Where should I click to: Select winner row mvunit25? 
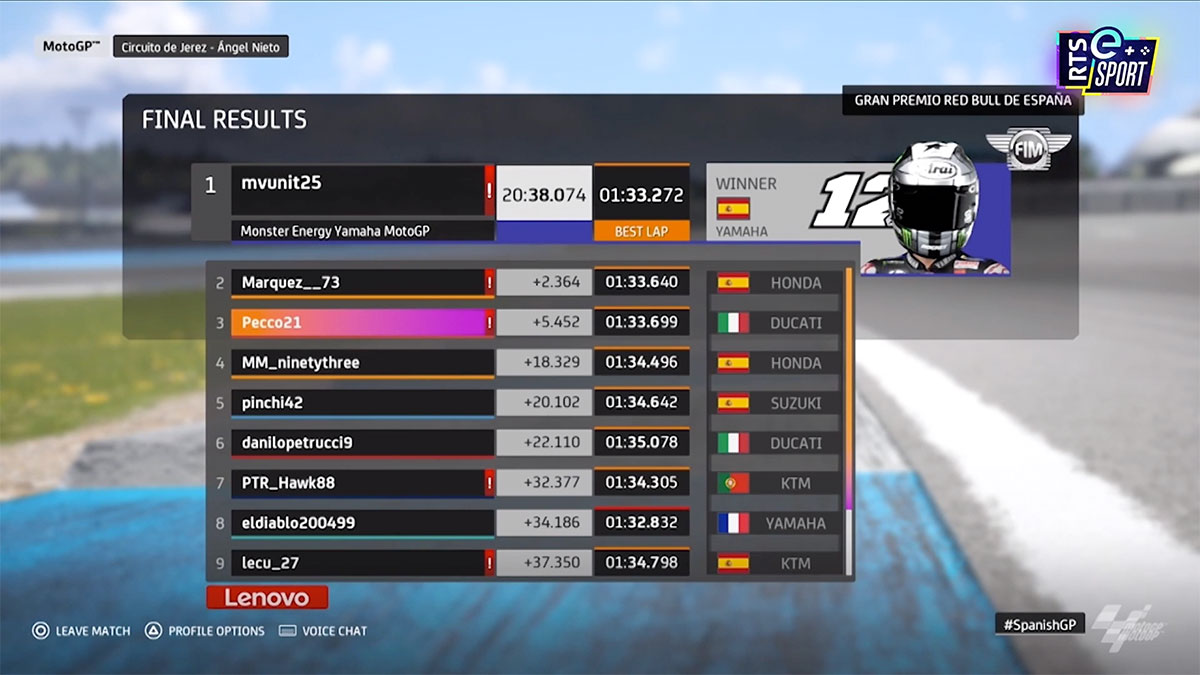pyautogui.click(x=360, y=190)
